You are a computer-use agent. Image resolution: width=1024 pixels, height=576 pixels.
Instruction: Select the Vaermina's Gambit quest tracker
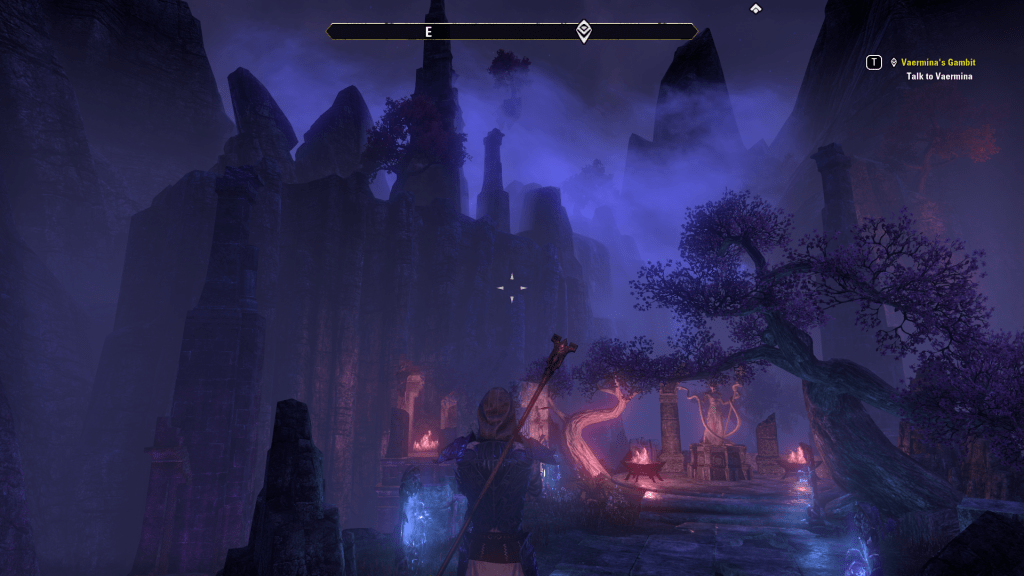[x=937, y=62]
